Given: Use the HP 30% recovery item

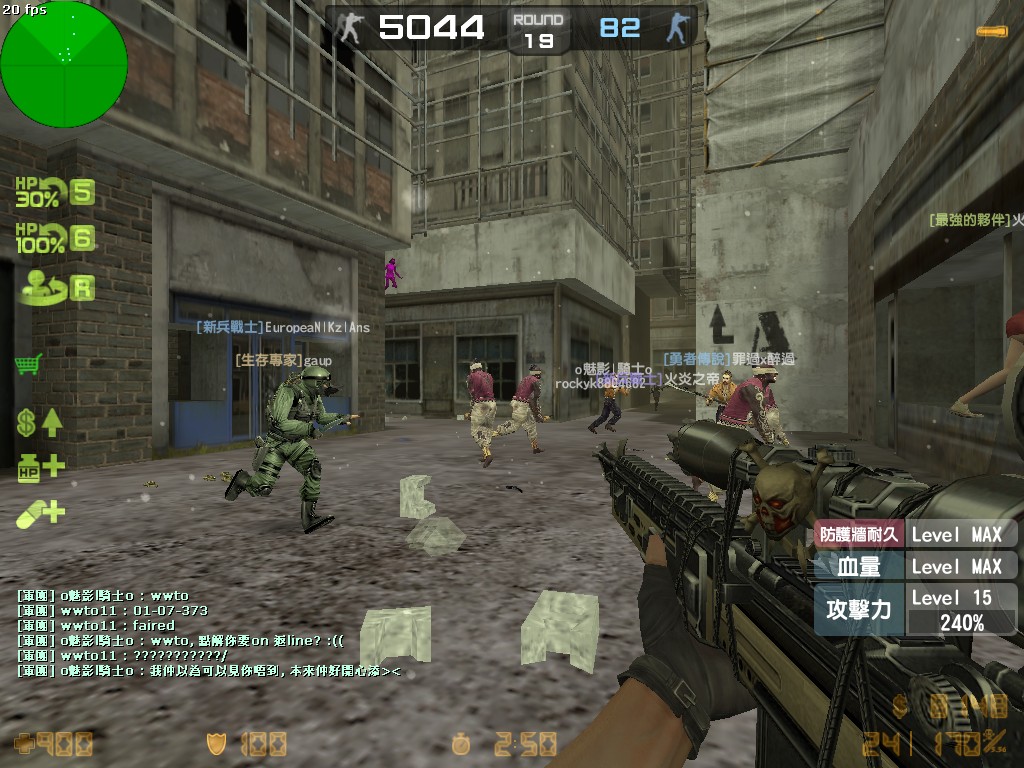Looking at the screenshot, I should coord(54,192).
